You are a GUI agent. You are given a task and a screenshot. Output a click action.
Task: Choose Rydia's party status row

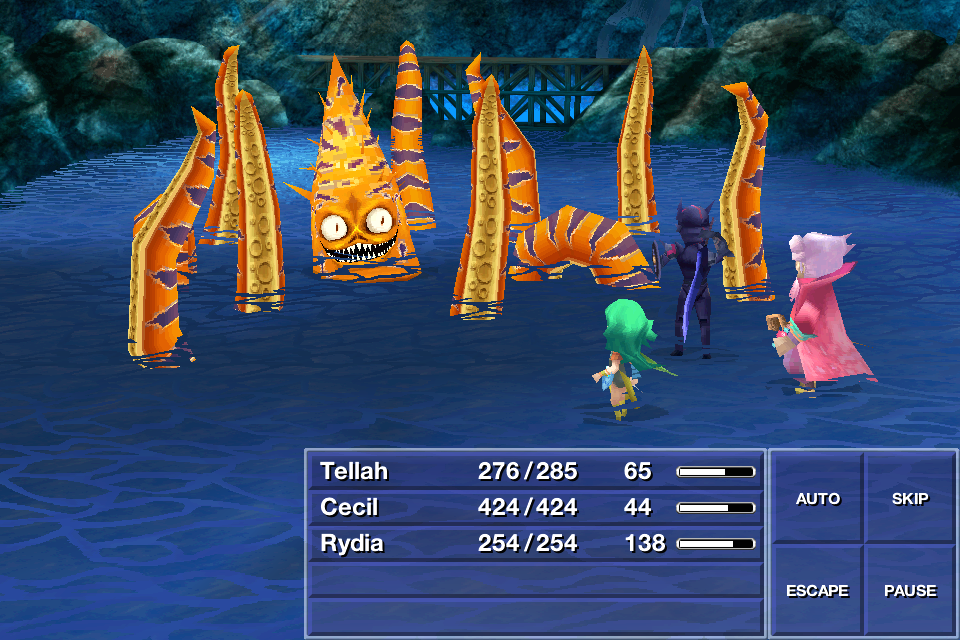(x=535, y=543)
